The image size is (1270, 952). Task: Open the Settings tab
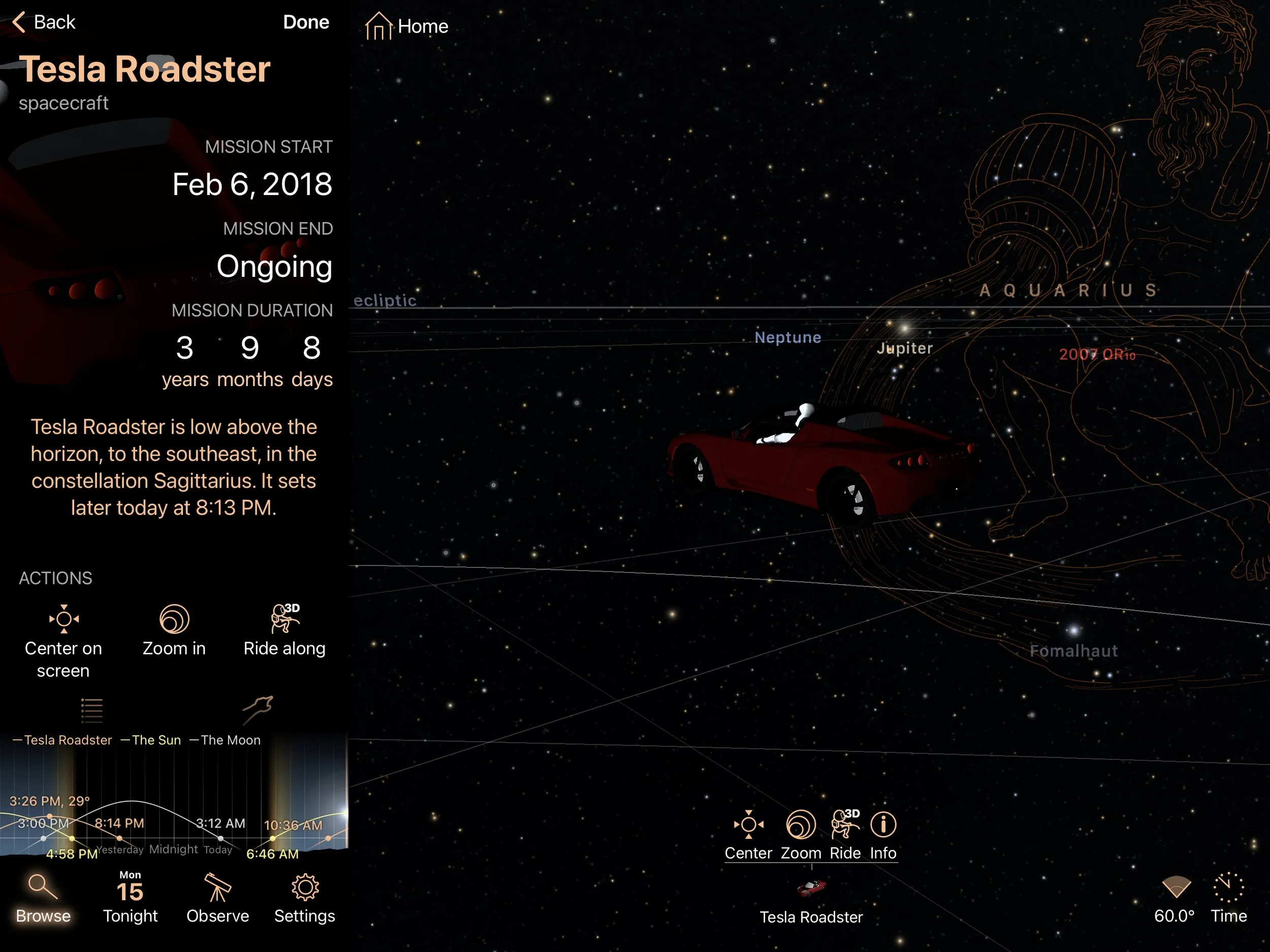click(x=304, y=899)
